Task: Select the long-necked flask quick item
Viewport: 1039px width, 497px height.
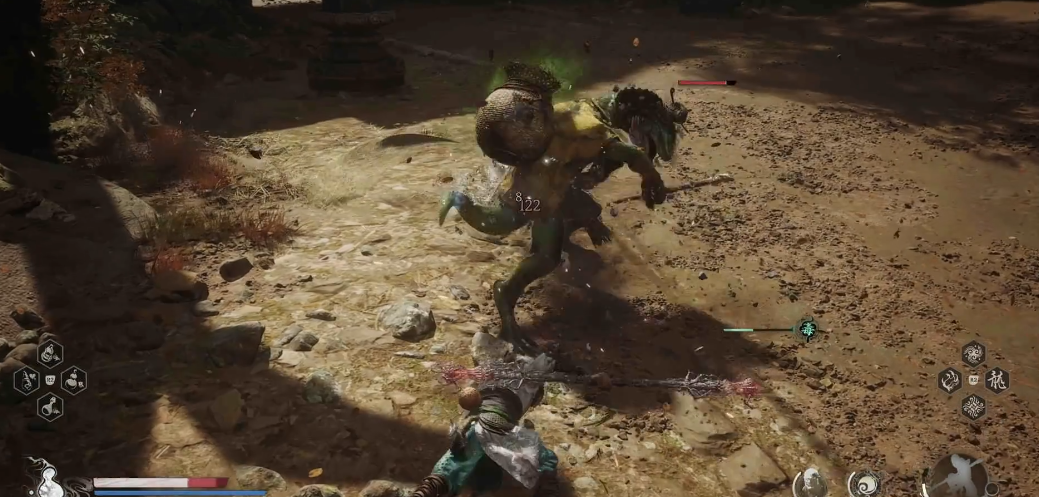Action: pos(50,407)
